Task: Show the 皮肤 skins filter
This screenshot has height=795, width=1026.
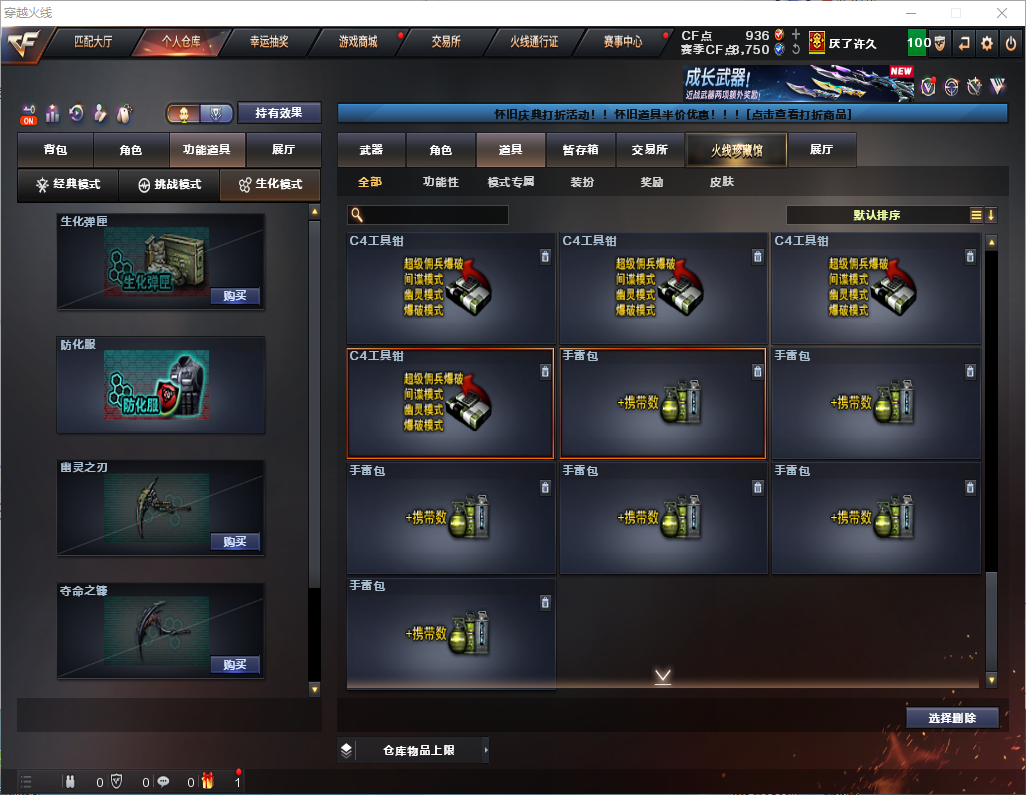Action: pos(721,183)
